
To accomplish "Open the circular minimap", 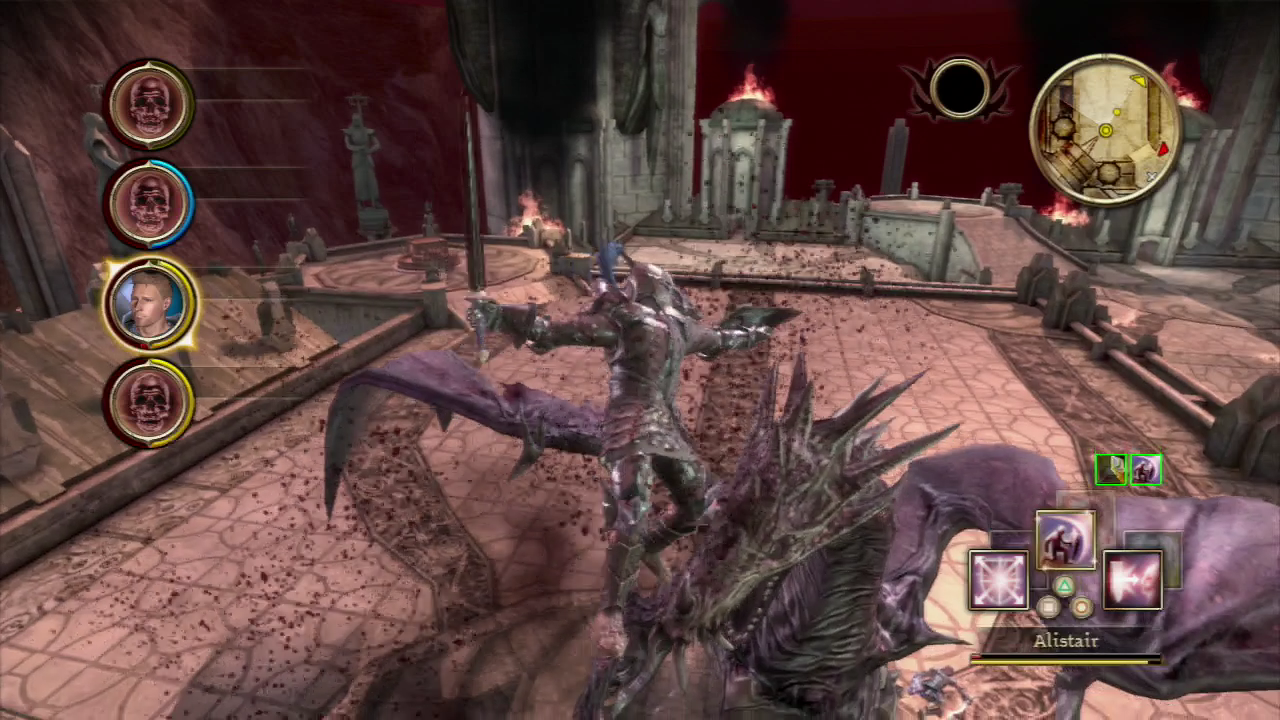I will pyautogui.click(x=1106, y=130).
